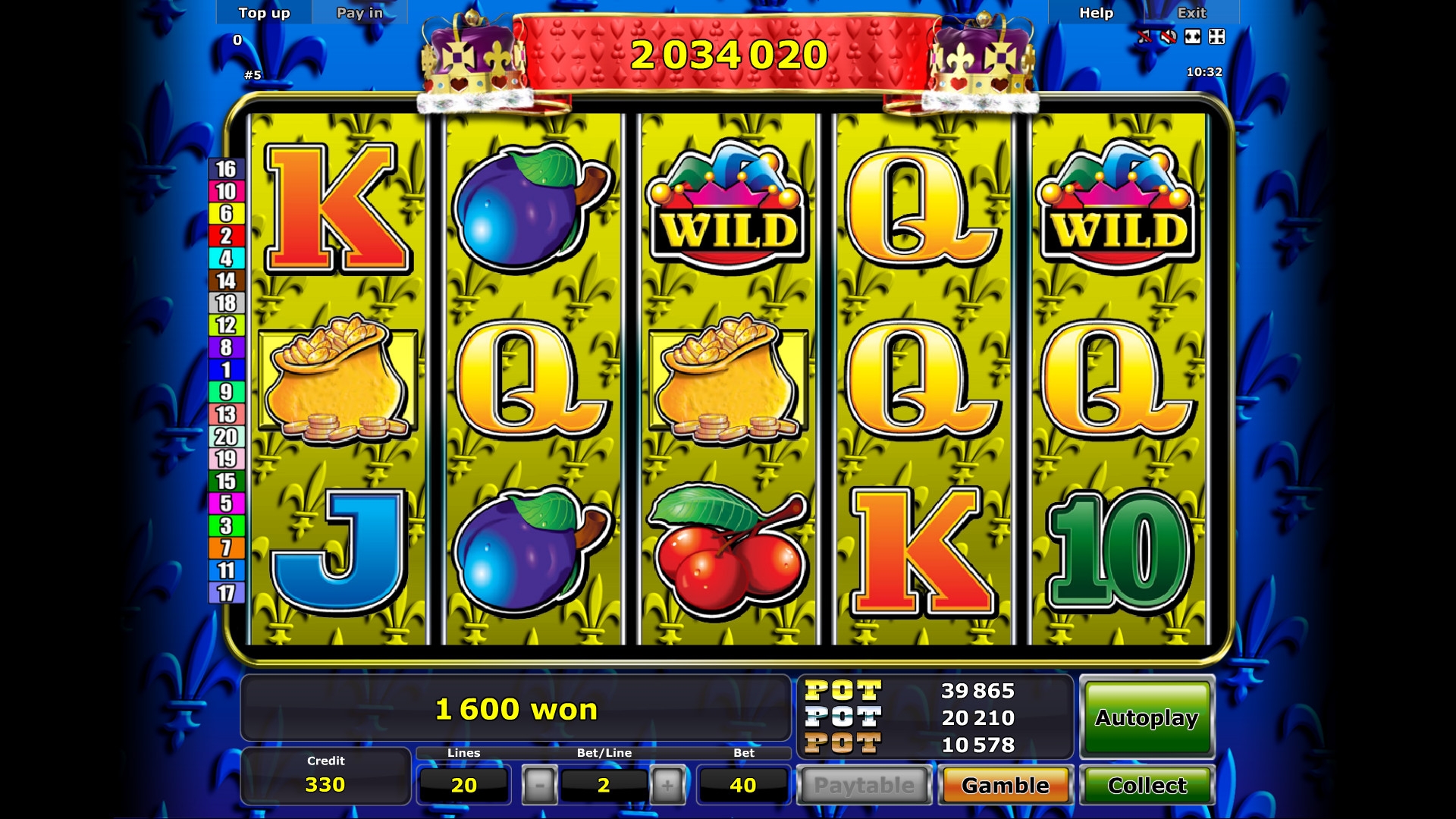Collect the 1 600 win
This screenshot has width=1456, height=819.
[x=1147, y=785]
